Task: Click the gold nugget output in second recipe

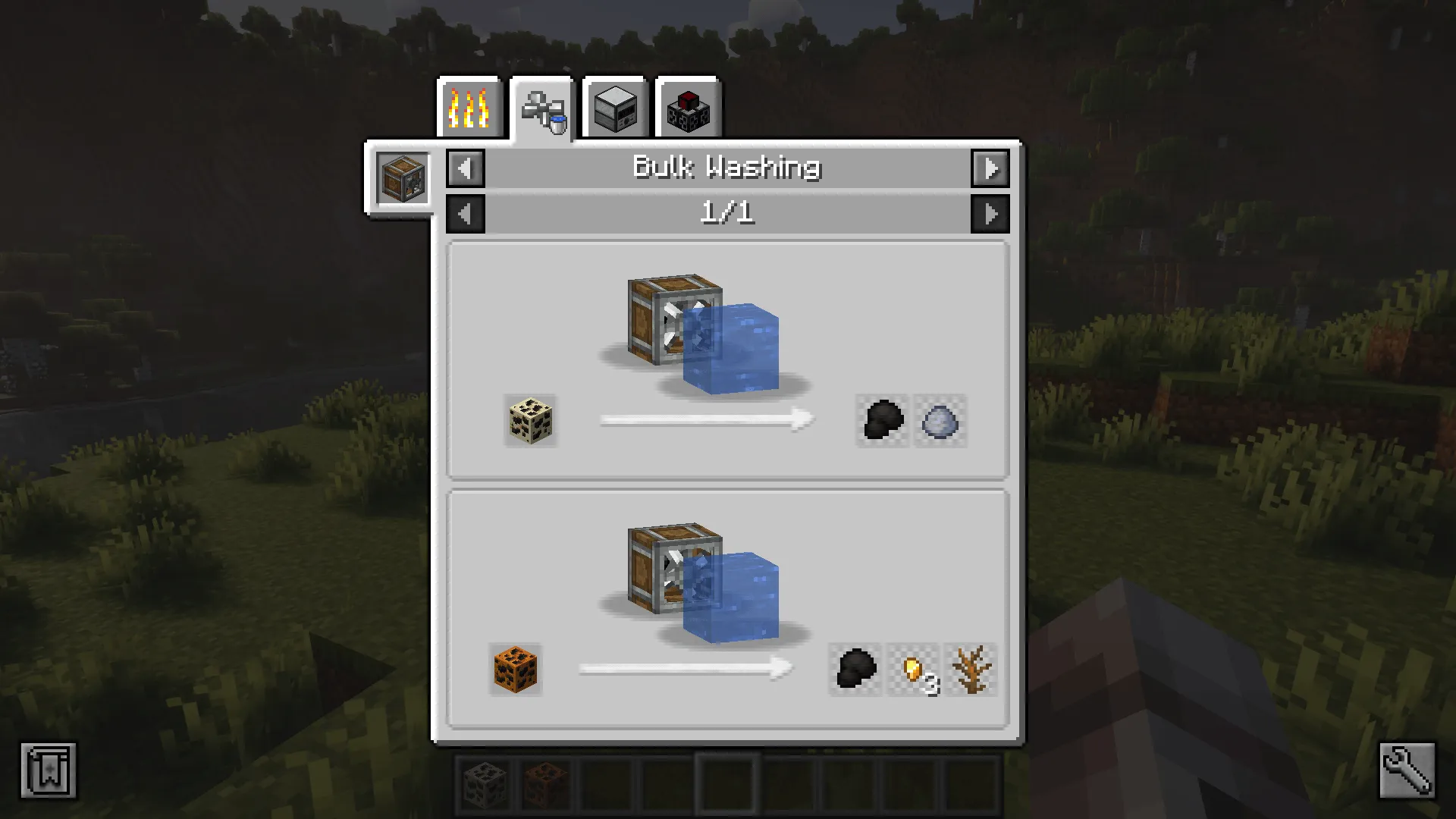Action: (x=914, y=670)
